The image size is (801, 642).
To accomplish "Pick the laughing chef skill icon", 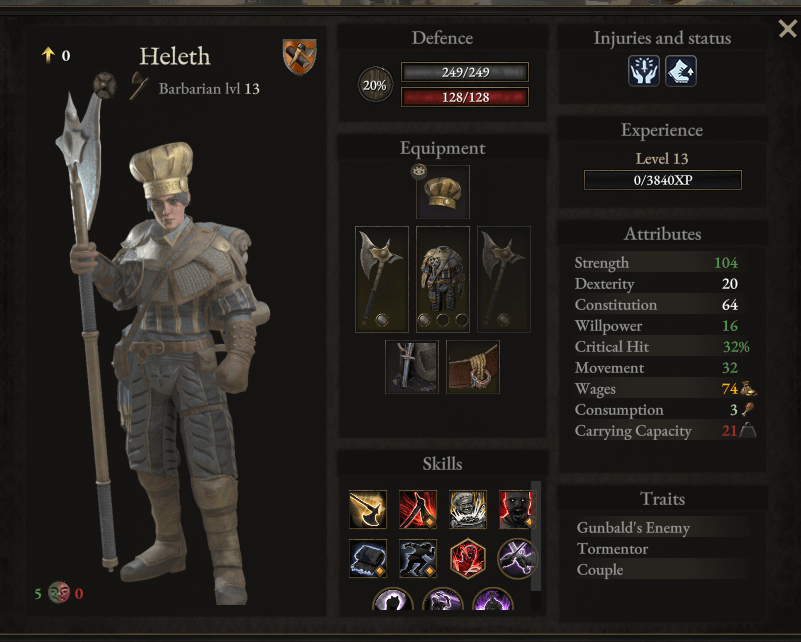I will pos(468,509).
